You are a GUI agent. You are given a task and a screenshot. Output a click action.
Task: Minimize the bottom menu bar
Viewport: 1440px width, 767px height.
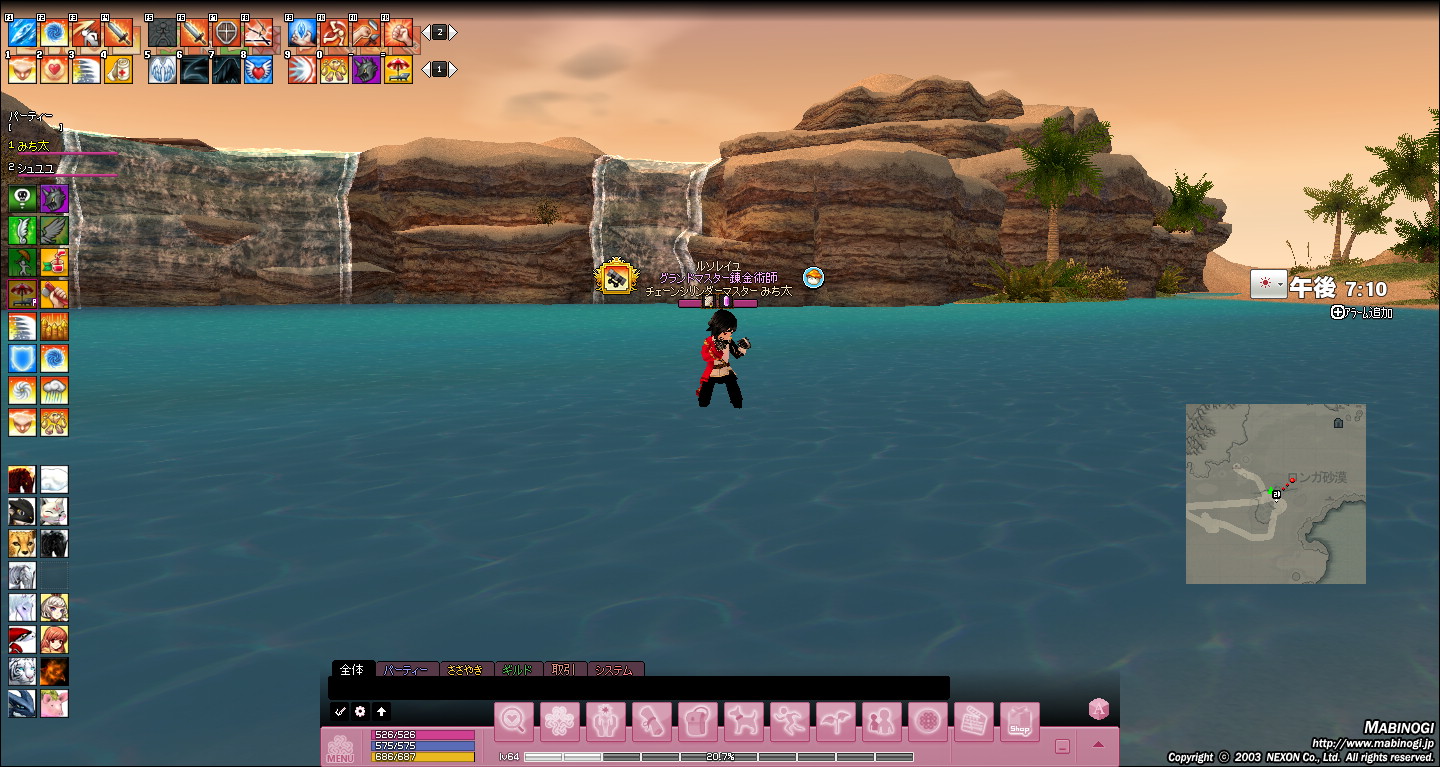point(1062,746)
